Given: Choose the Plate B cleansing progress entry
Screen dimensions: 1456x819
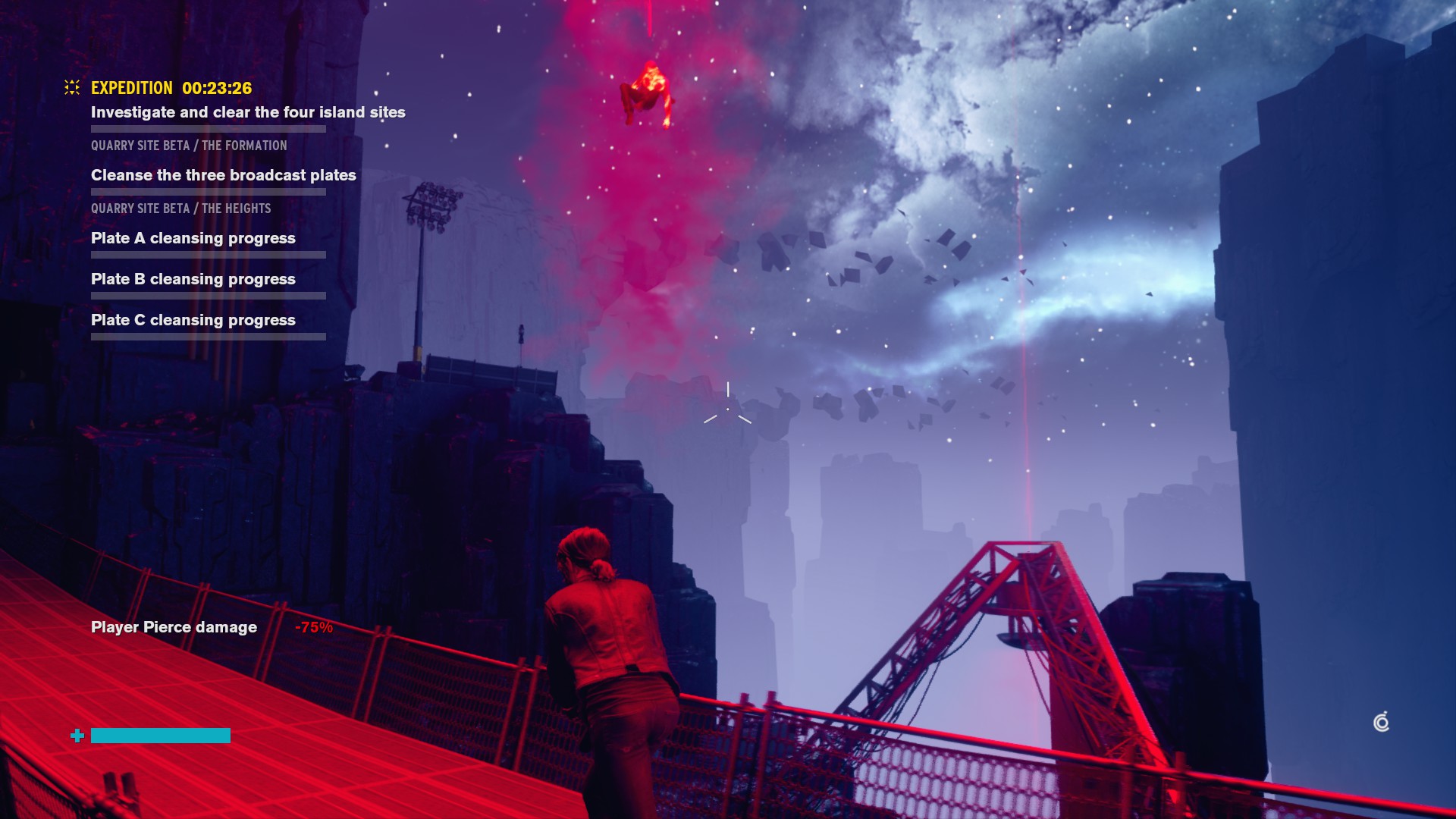Looking at the screenshot, I should point(193,279).
